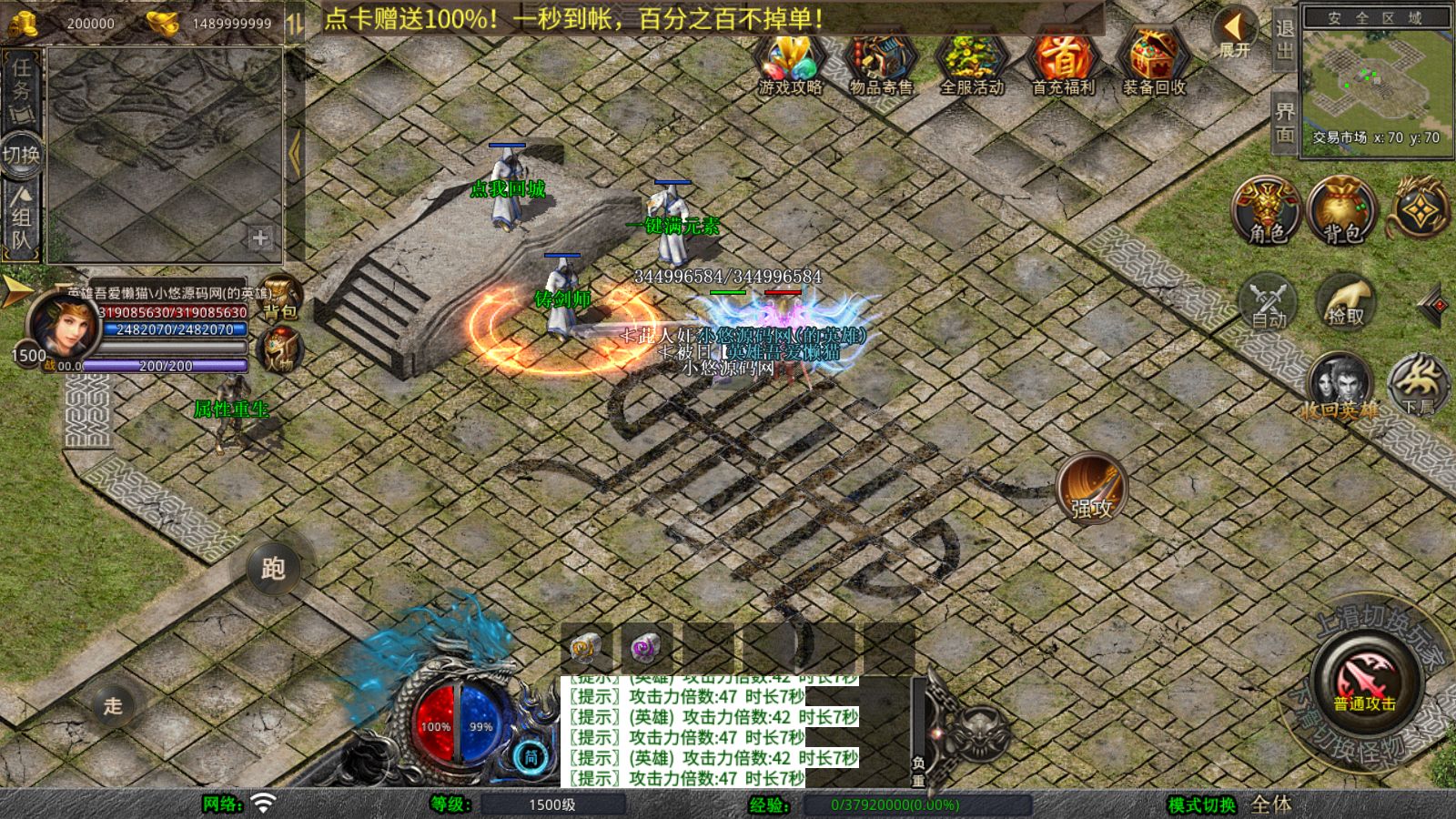Select the 任务 quest tab

pyautogui.click(x=22, y=88)
